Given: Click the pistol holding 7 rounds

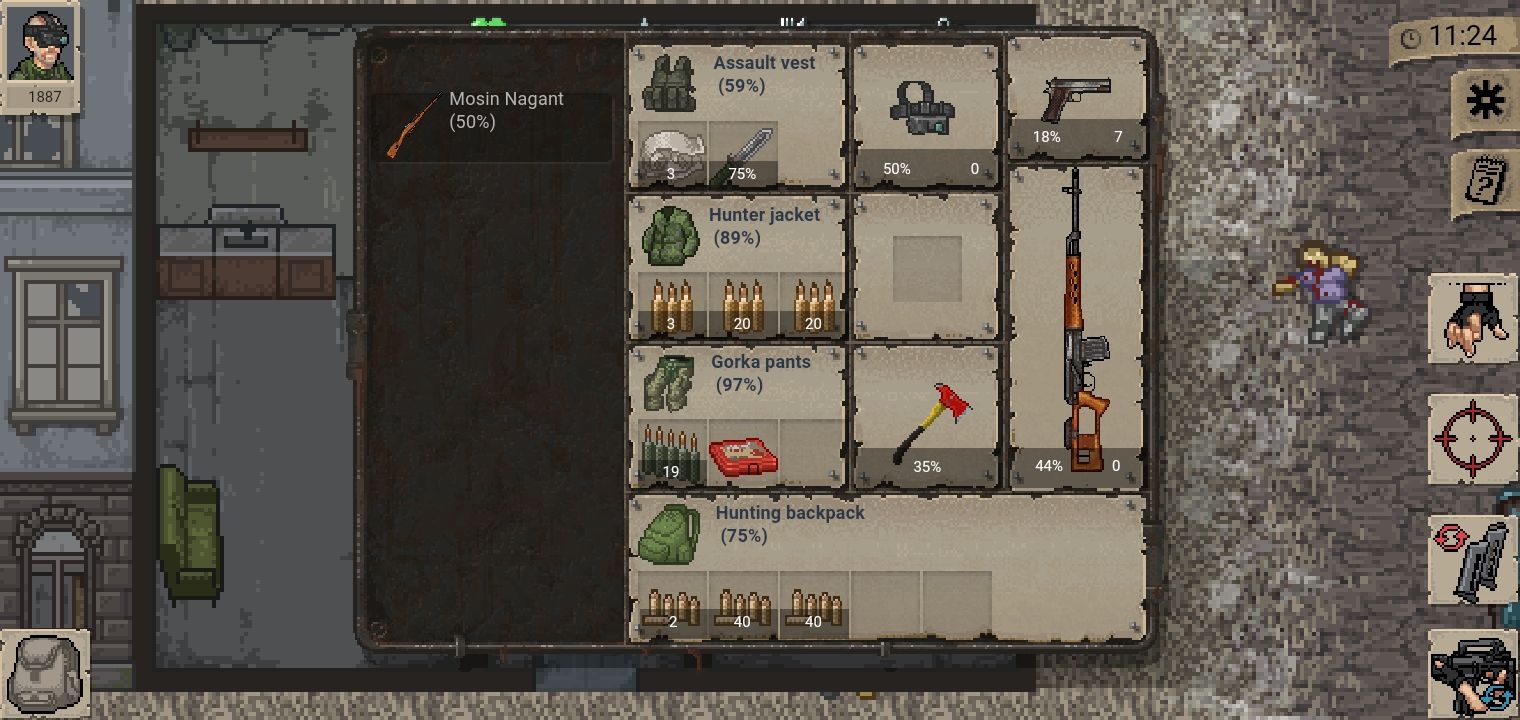Looking at the screenshot, I should 1078,95.
